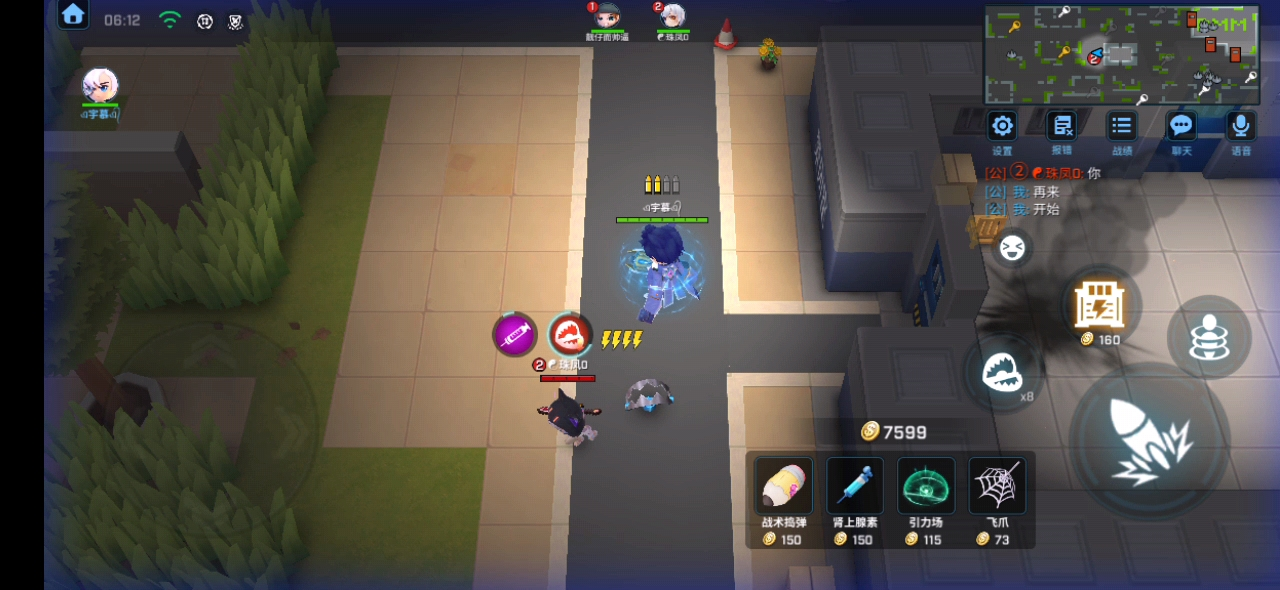Select the white-haired teammate portrait 宇暮
Viewport: 1280px width, 590px height.
(100, 87)
